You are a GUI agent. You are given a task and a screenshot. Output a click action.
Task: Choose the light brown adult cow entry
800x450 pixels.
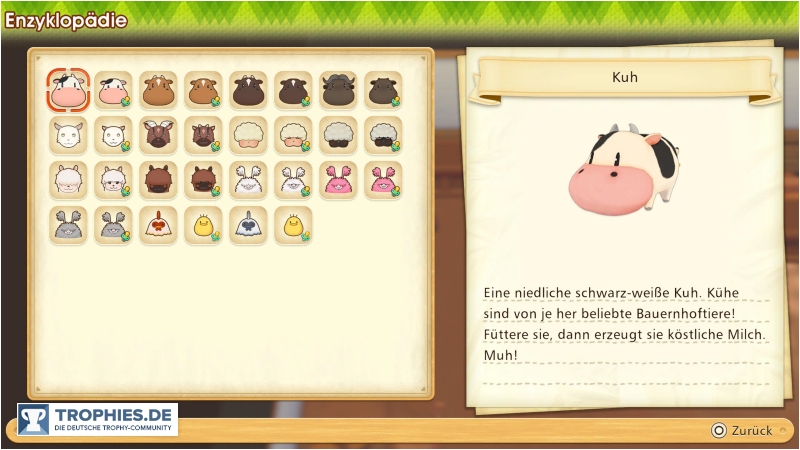tap(158, 91)
